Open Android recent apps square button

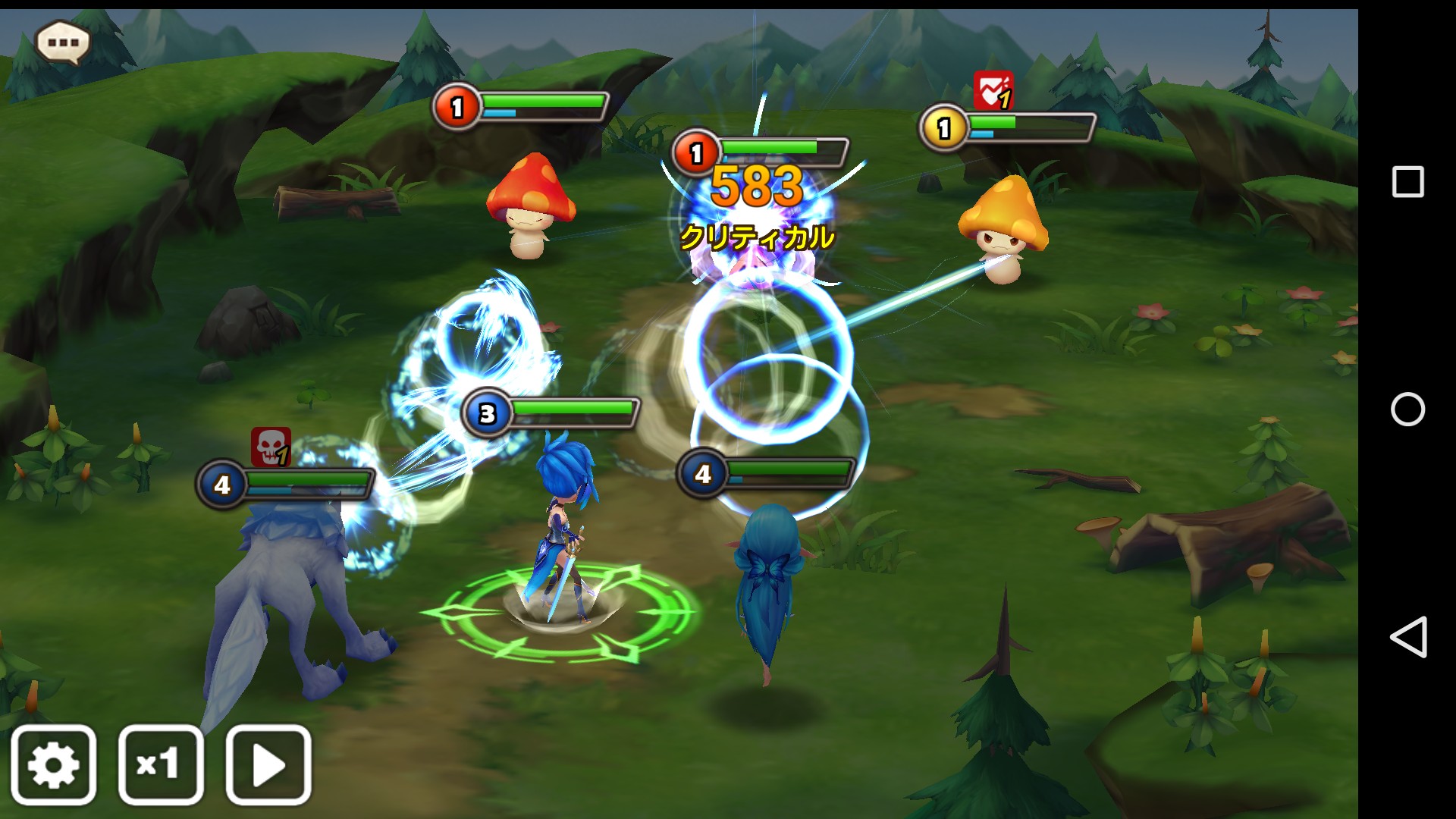[1407, 182]
